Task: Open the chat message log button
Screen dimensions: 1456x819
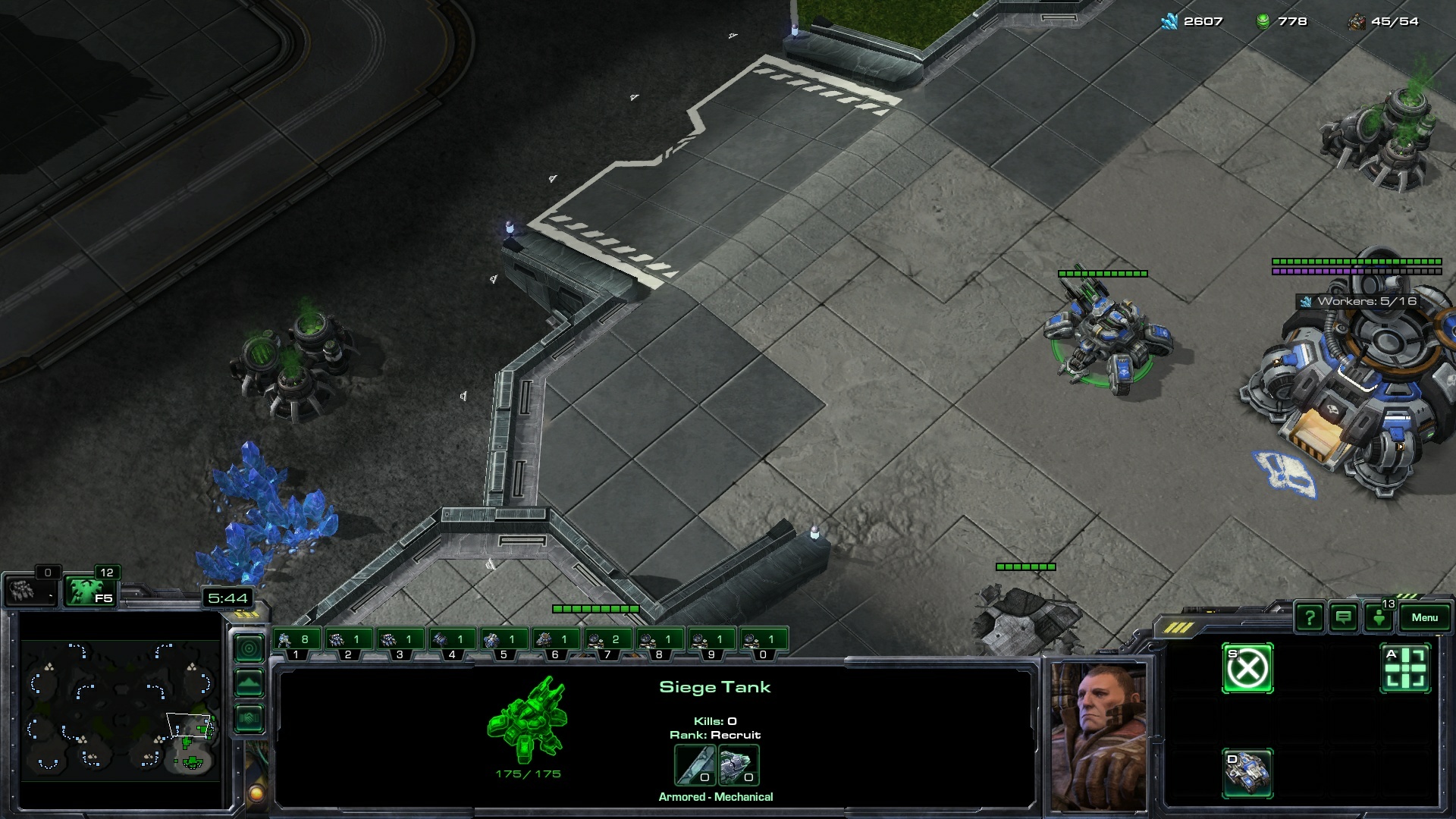Action: coord(1343,617)
